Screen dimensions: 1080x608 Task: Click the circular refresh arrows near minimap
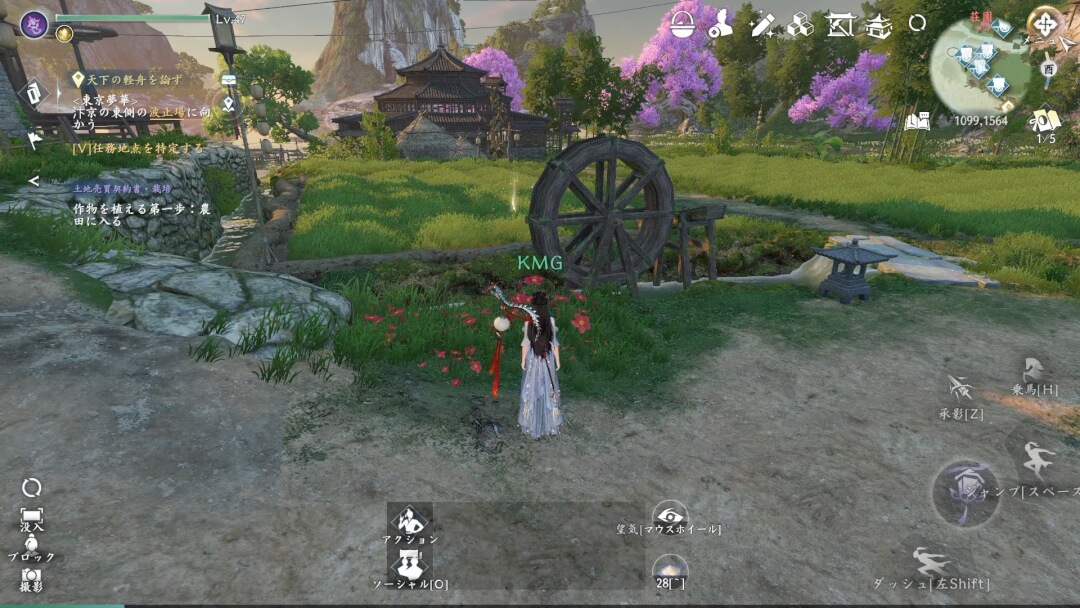click(x=917, y=23)
